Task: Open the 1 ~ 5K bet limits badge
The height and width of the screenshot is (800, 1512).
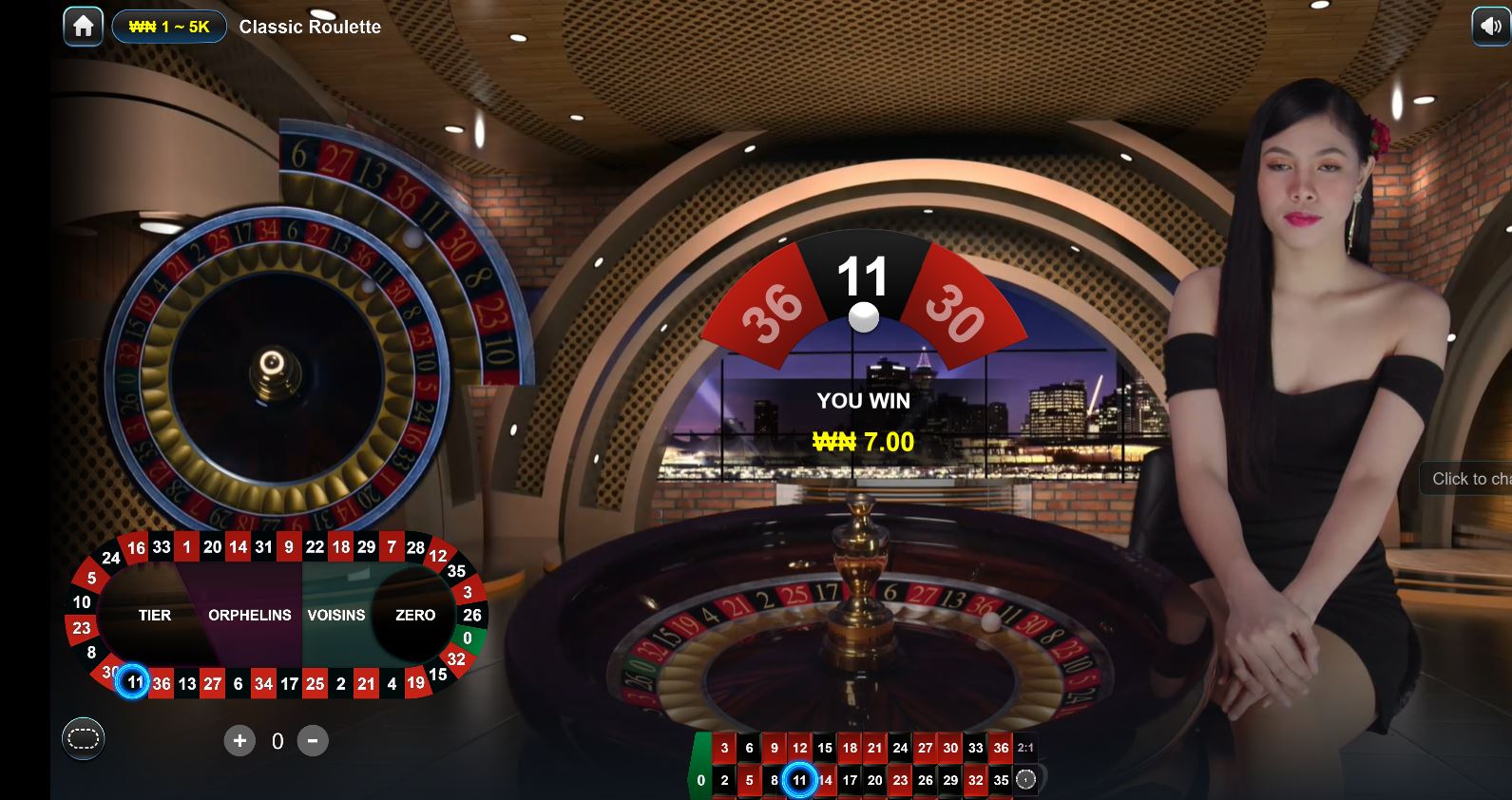Action: pos(169,27)
